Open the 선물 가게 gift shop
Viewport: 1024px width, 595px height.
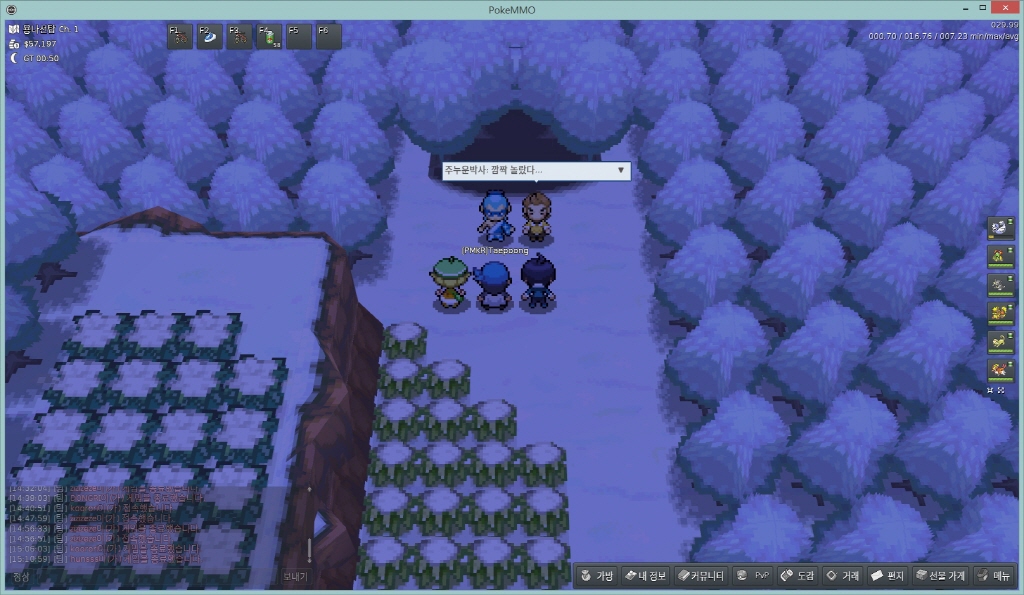(x=939, y=576)
